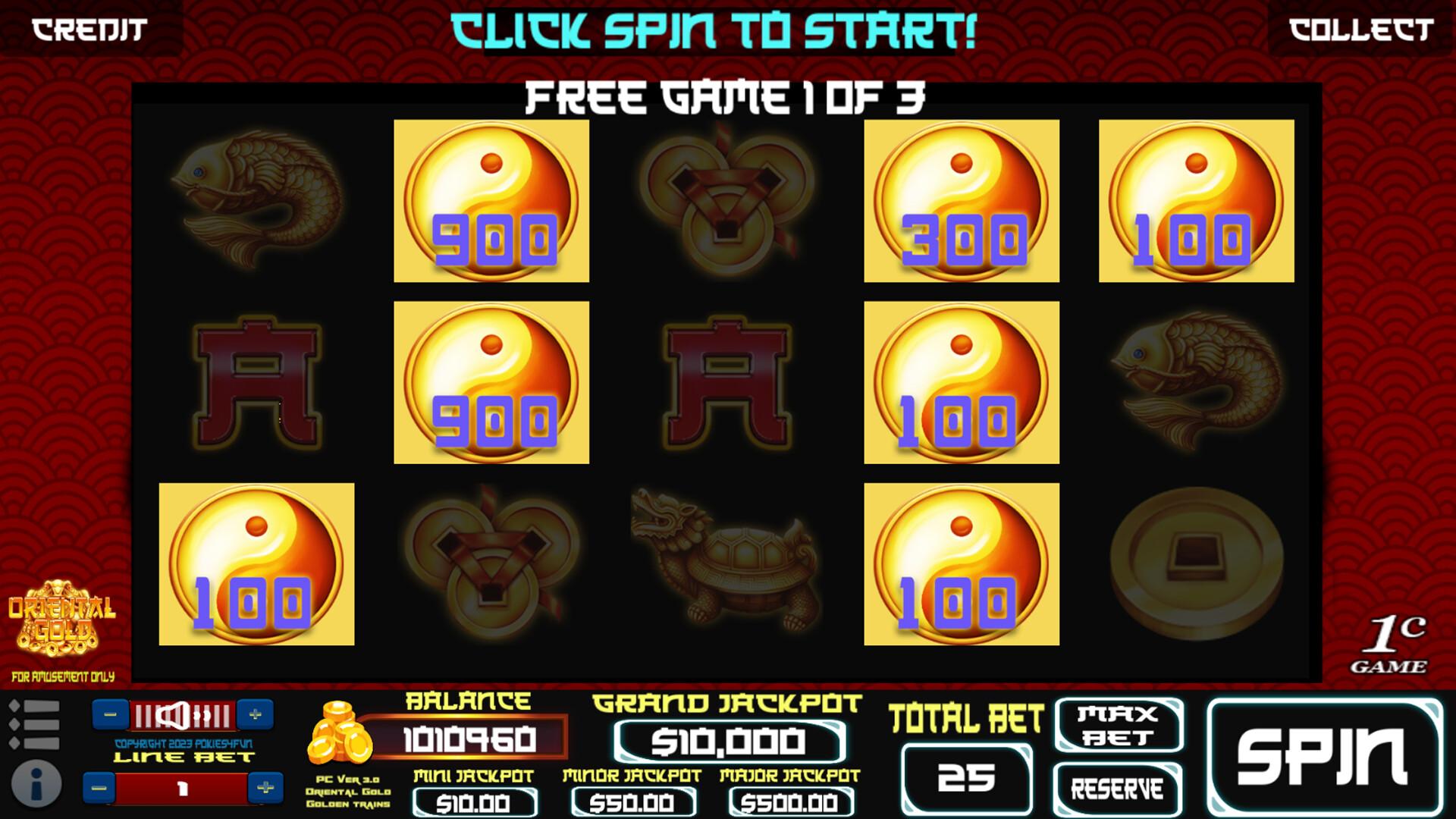Viewport: 1456px width, 819px height.
Task: Raise volume with the plus control
Action: [x=256, y=715]
